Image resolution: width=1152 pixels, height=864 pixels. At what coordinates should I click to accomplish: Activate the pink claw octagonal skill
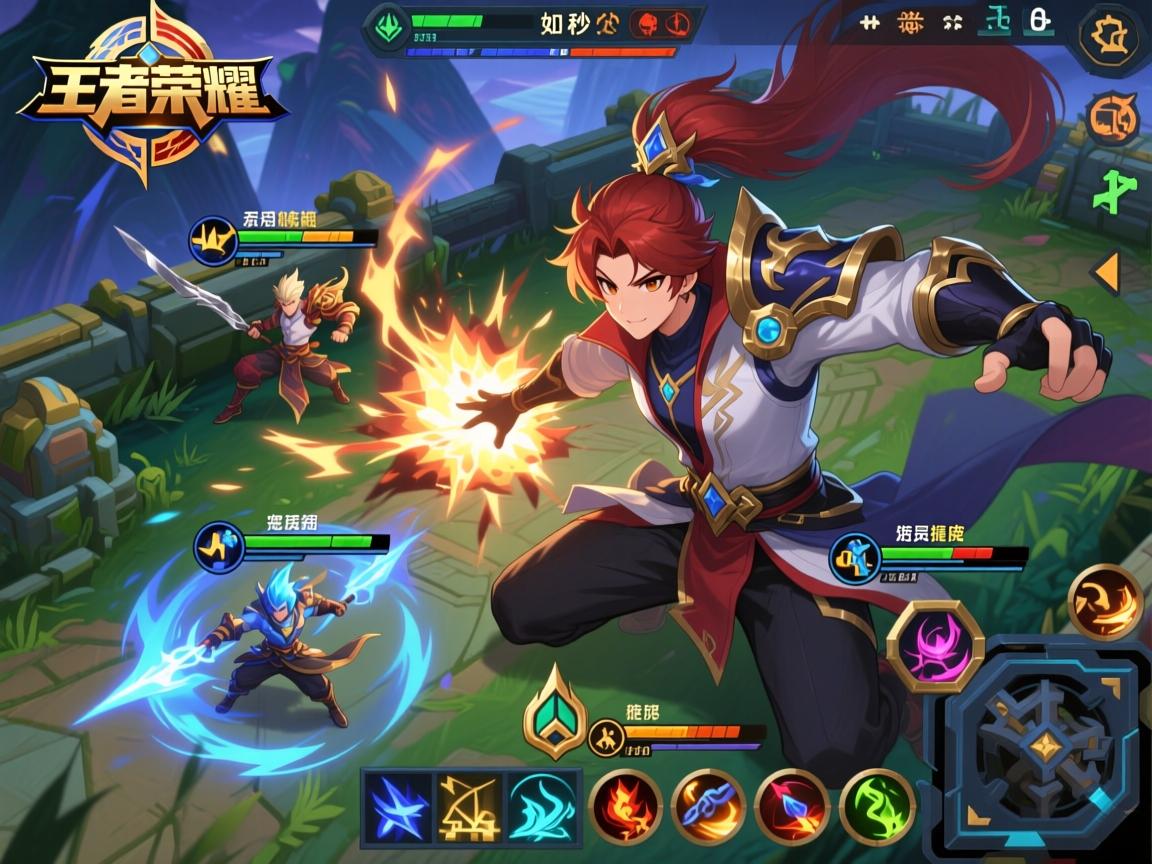tap(935, 647)
